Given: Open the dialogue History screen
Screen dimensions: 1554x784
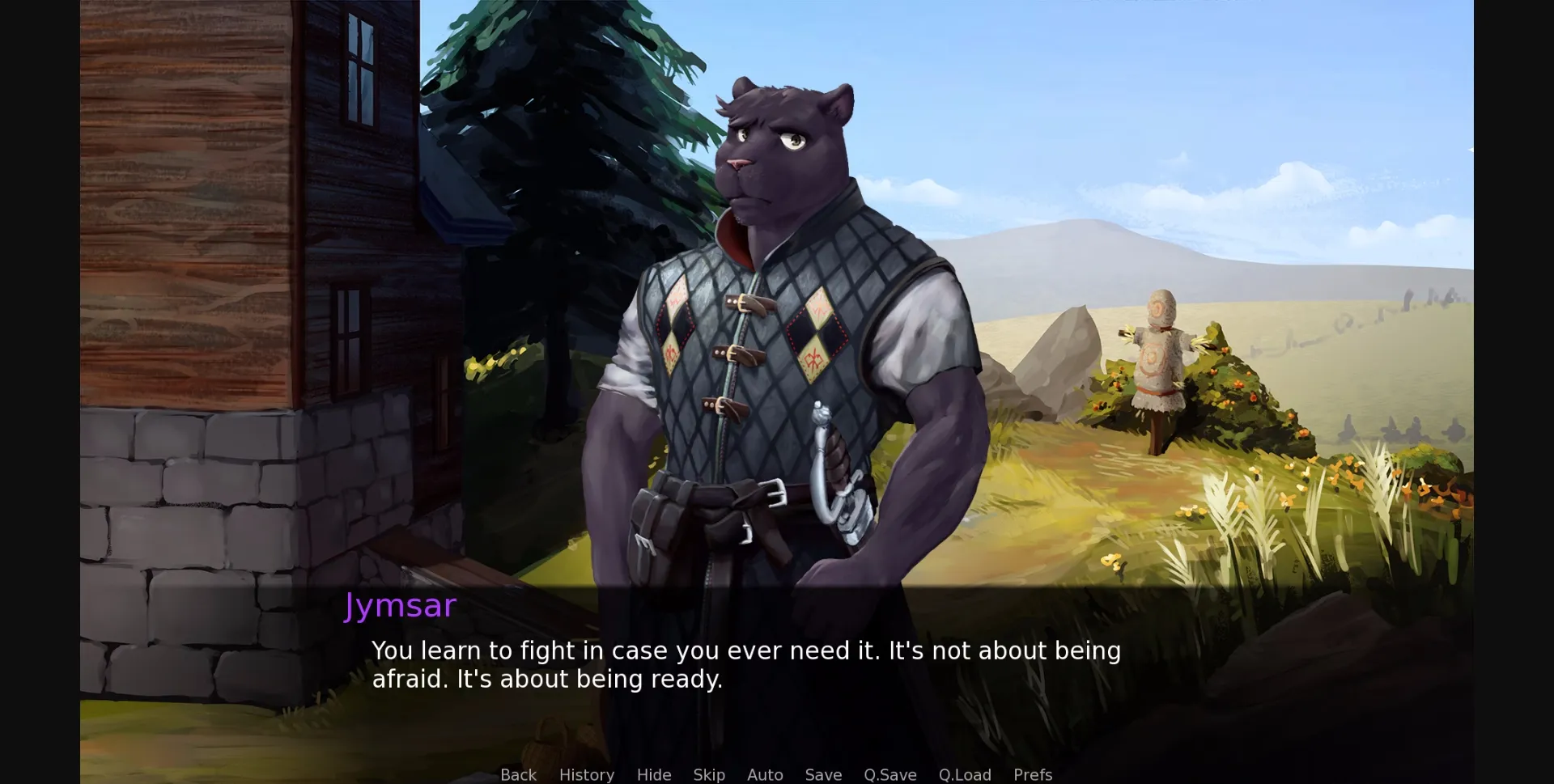Looking at the screenshot, I should [586, 774].
